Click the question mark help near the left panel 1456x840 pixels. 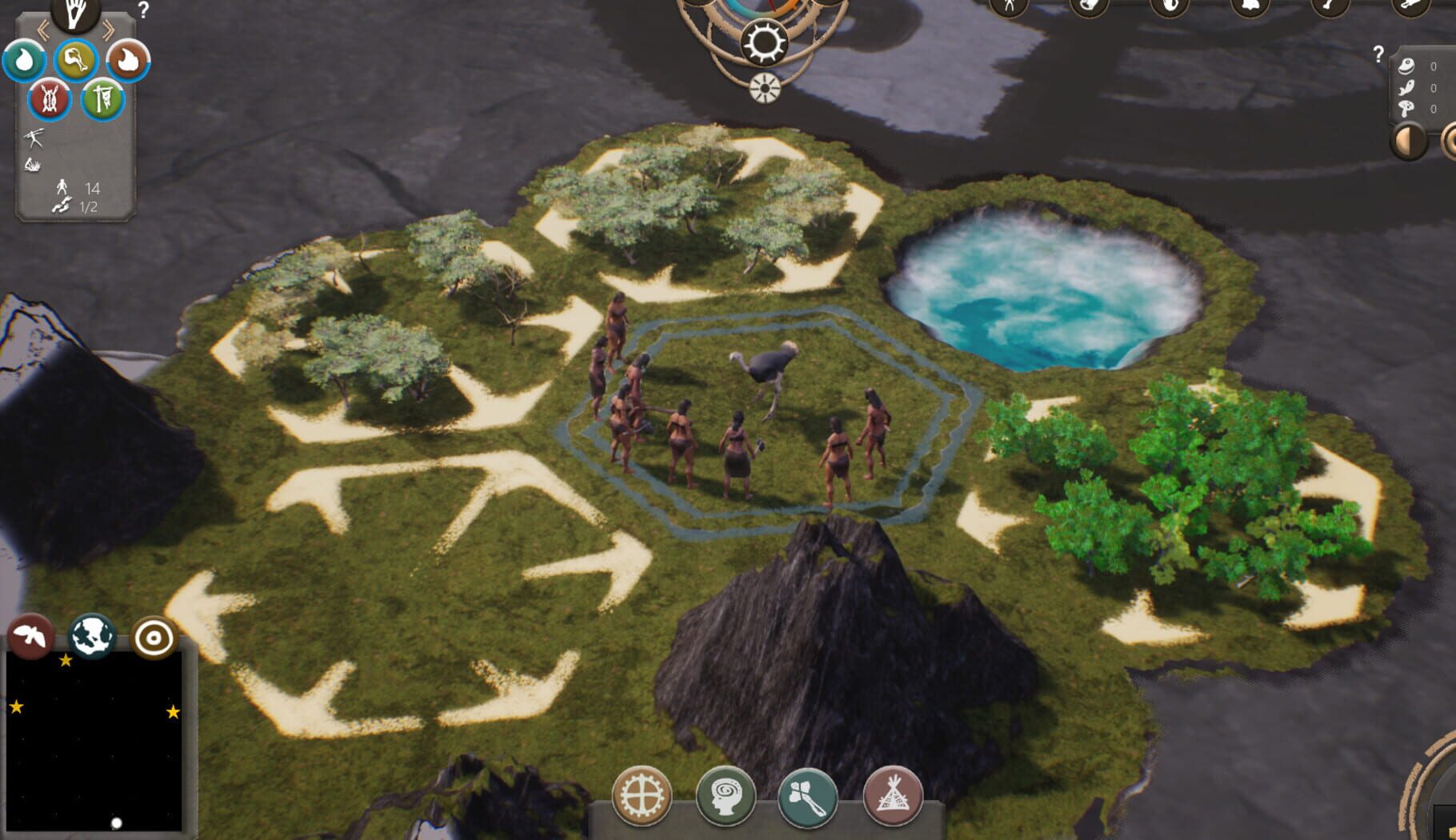click(142, 8)
